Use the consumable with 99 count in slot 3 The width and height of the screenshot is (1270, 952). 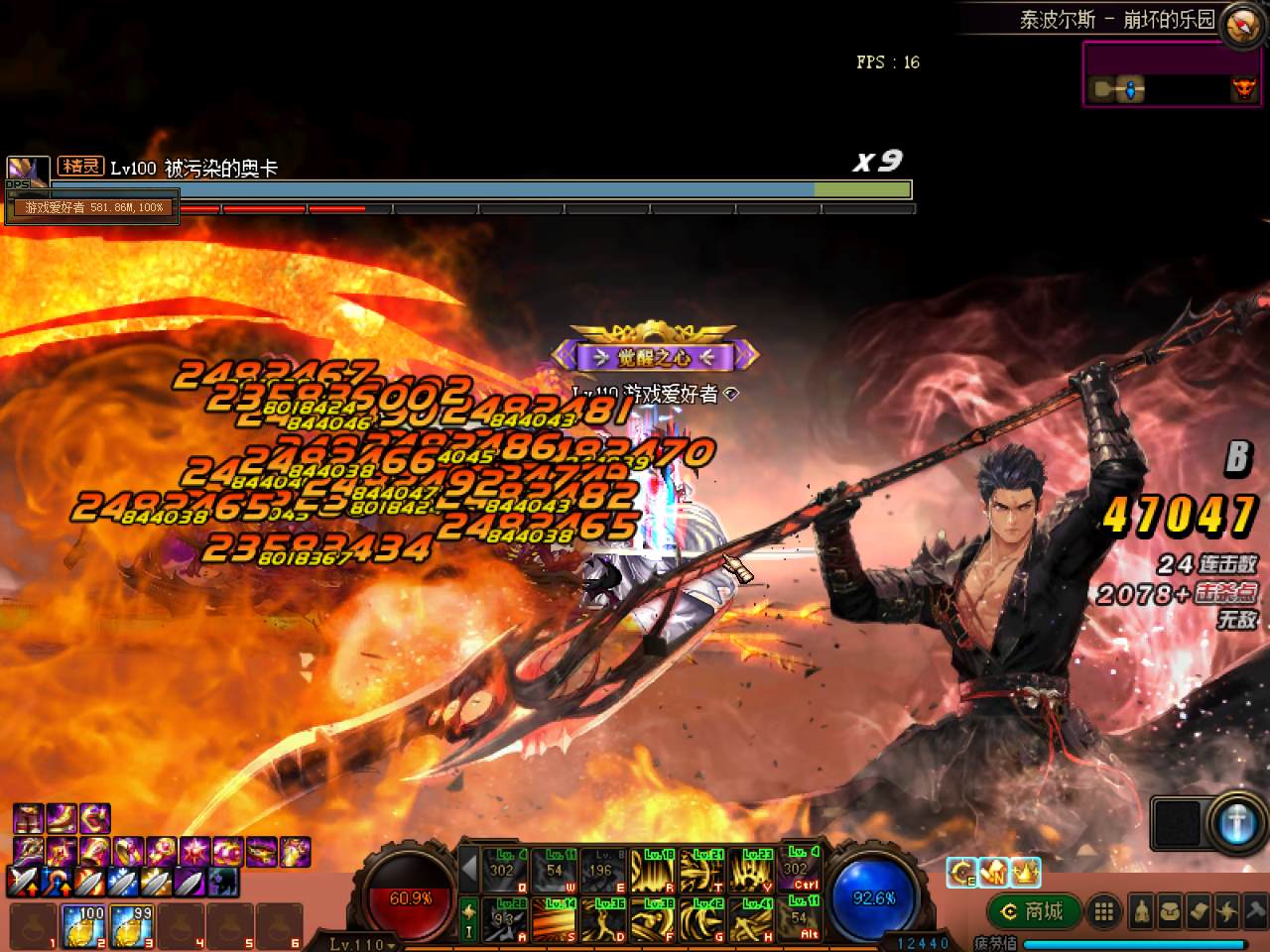pyautogui.click(x=131, y=926)
